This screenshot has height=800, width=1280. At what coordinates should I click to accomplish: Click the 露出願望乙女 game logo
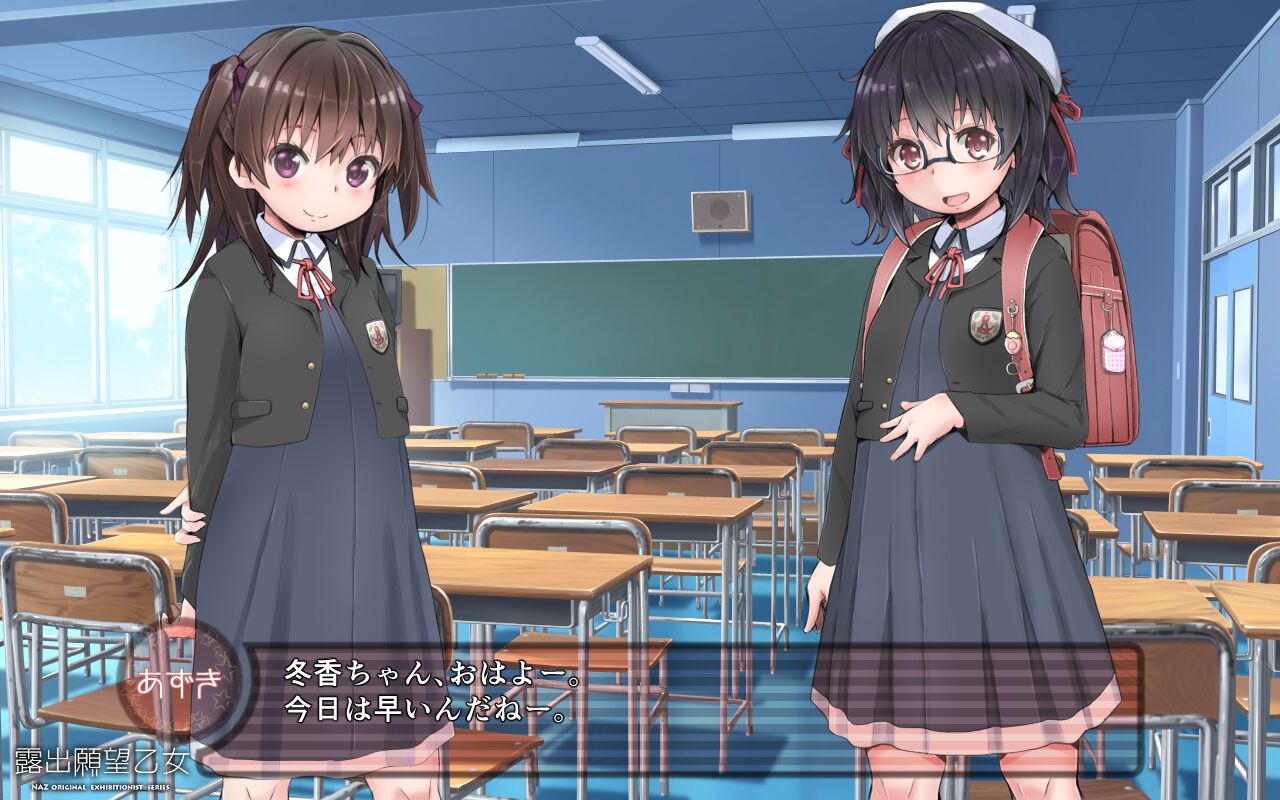[100, 758]
